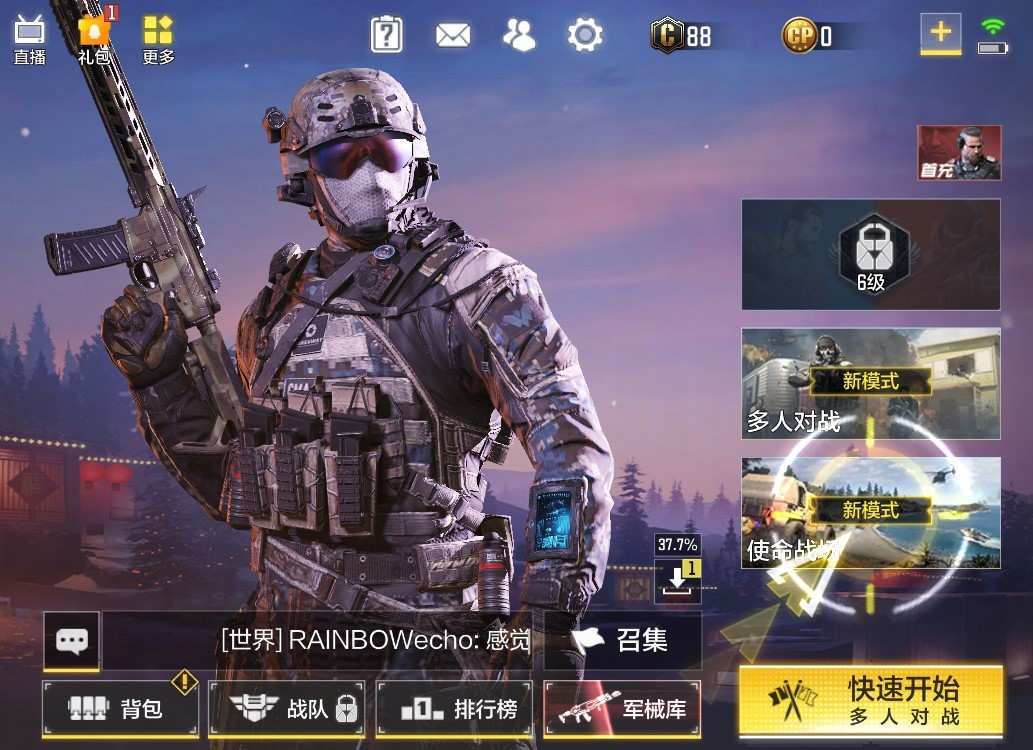Click the download icon showing 37.7%
Viewport: 1033px width, 750px height.
(677, 579)
